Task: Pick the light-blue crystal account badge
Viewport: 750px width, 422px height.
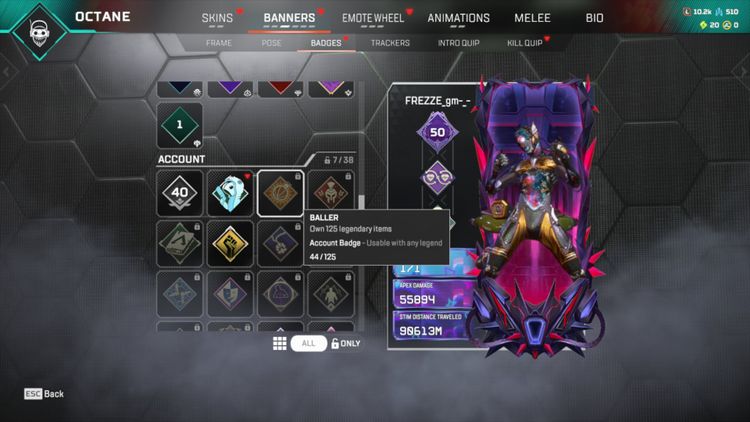Action: (230, 193)
